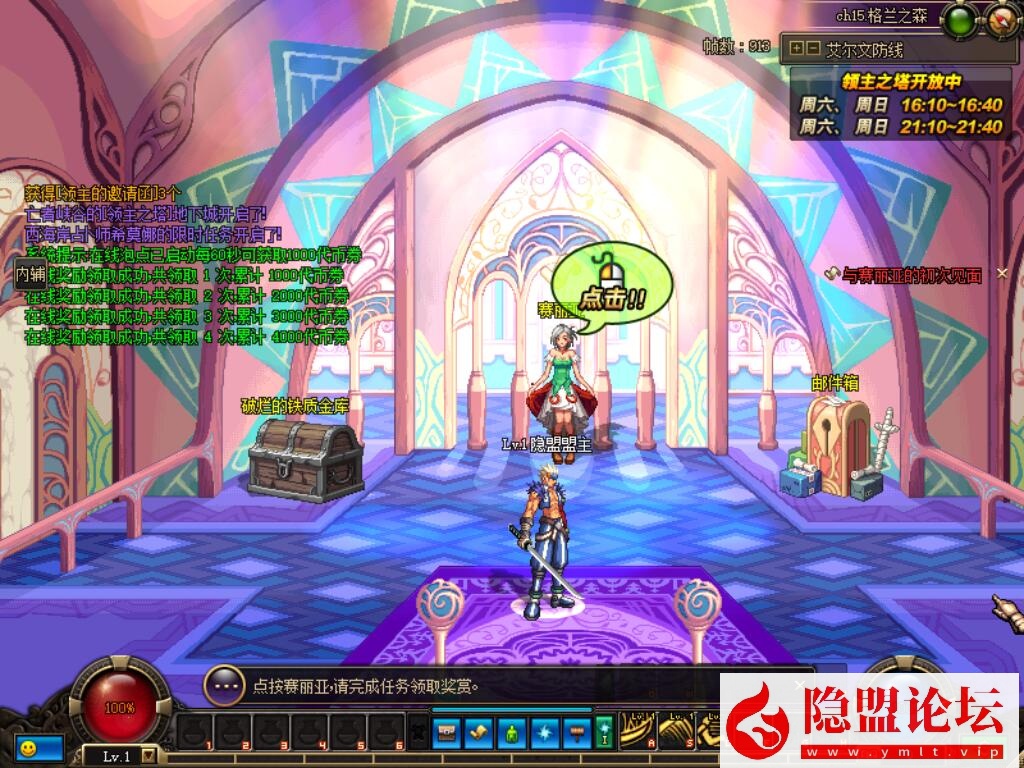Open the green character figure menu icon
The width and height of the screenshot is (1024, 768).
click(x=512, y=732)
